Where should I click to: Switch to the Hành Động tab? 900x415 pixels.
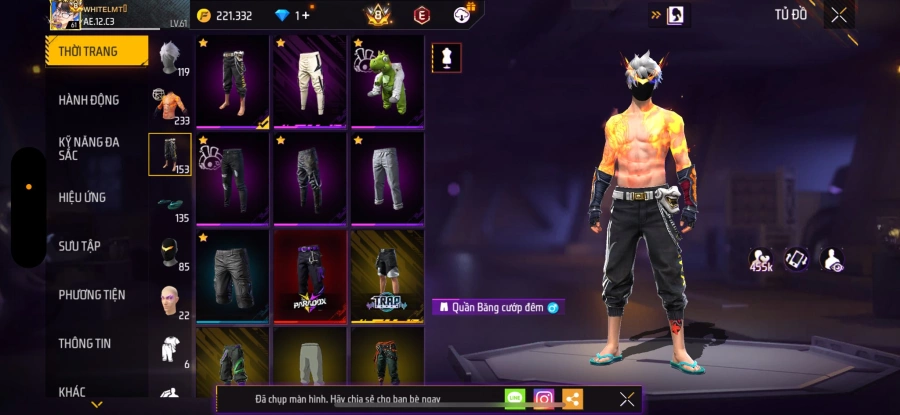tap(89, 100)
